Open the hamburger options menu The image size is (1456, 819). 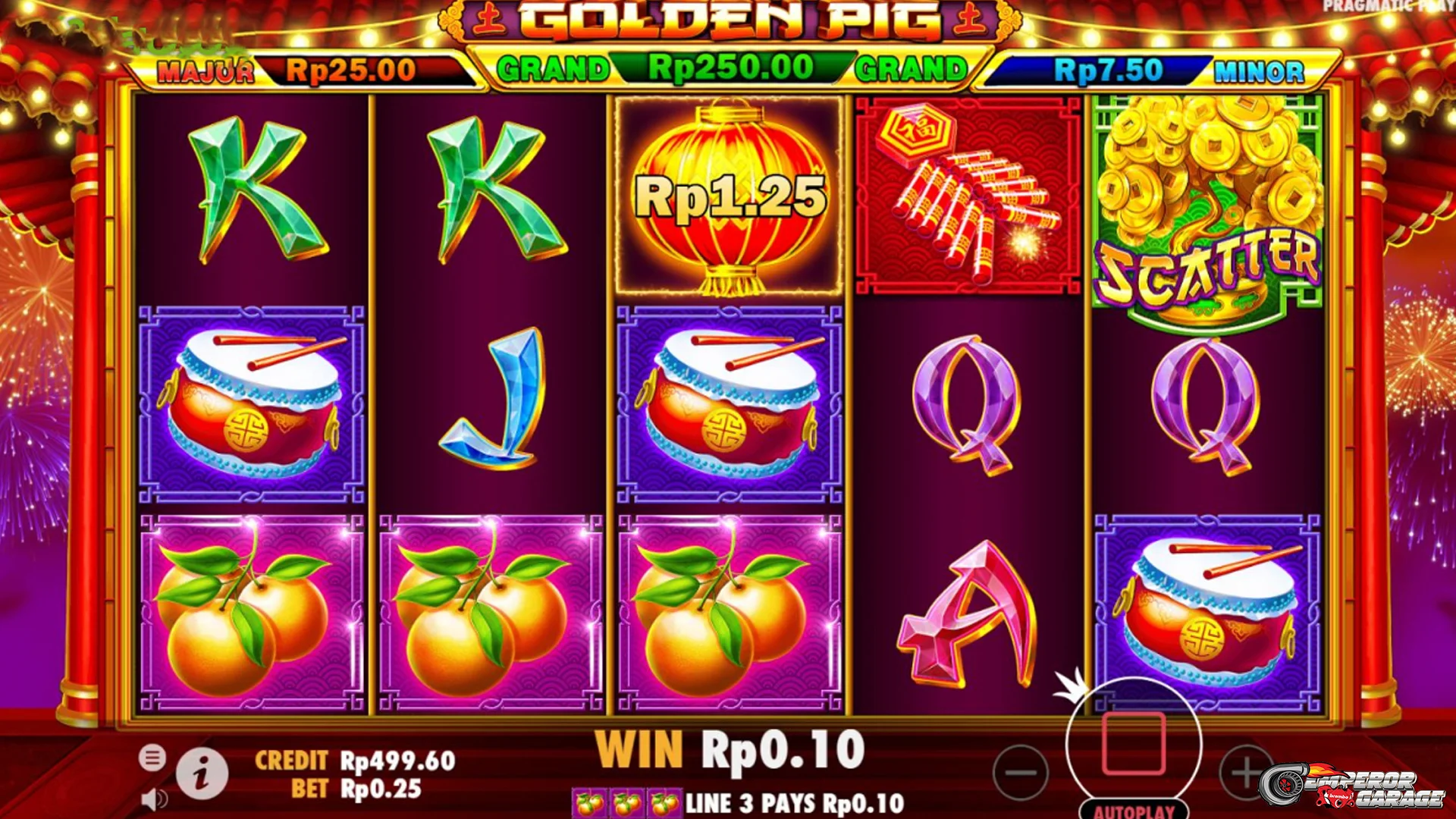(152, 758)
